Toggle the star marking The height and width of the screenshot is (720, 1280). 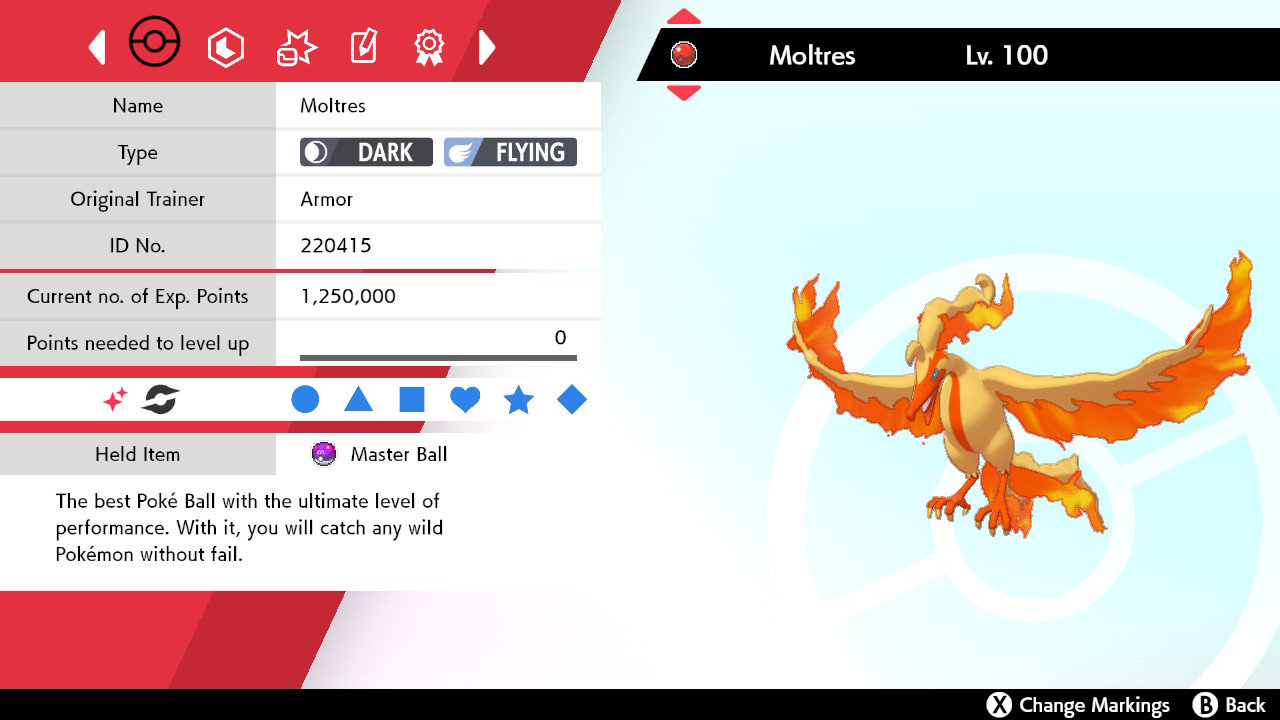519,399
